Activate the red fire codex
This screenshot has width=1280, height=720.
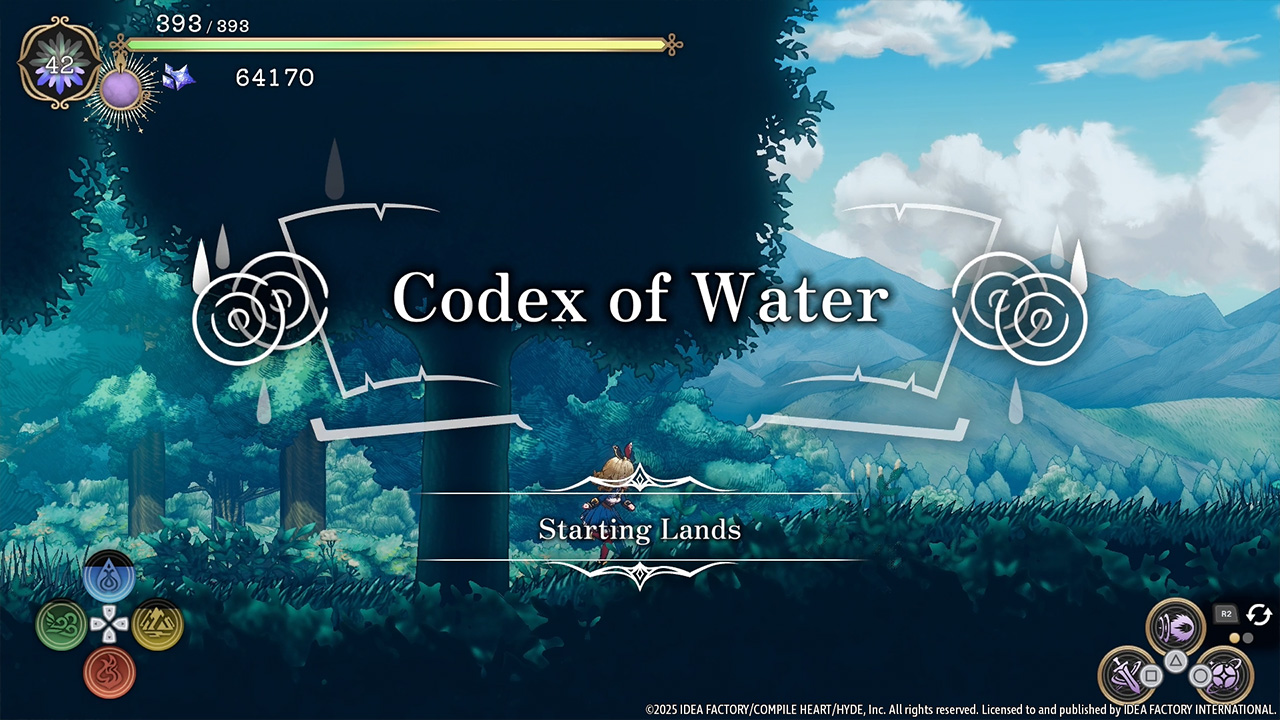[x=109, y=671]
